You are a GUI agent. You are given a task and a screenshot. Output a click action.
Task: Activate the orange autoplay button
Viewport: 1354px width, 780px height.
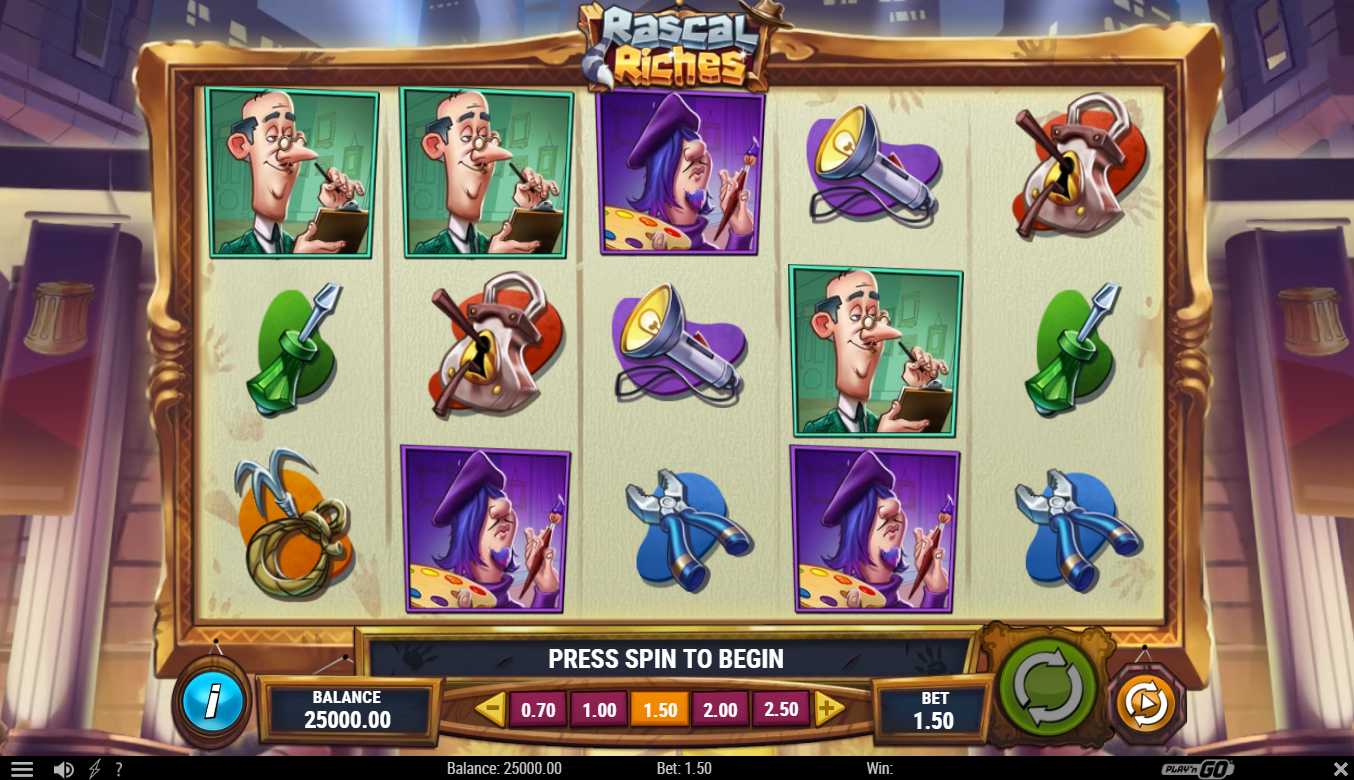point(1146,704)
